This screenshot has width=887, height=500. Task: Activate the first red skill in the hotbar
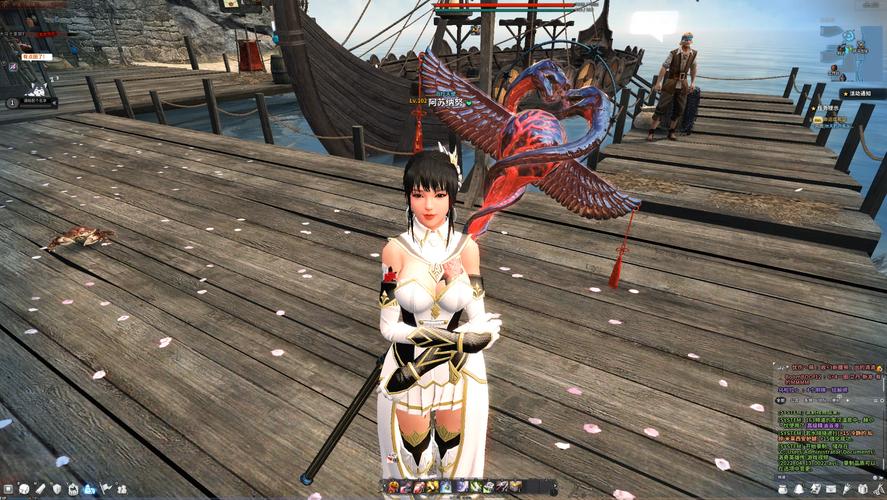click(x=393, y=486)
